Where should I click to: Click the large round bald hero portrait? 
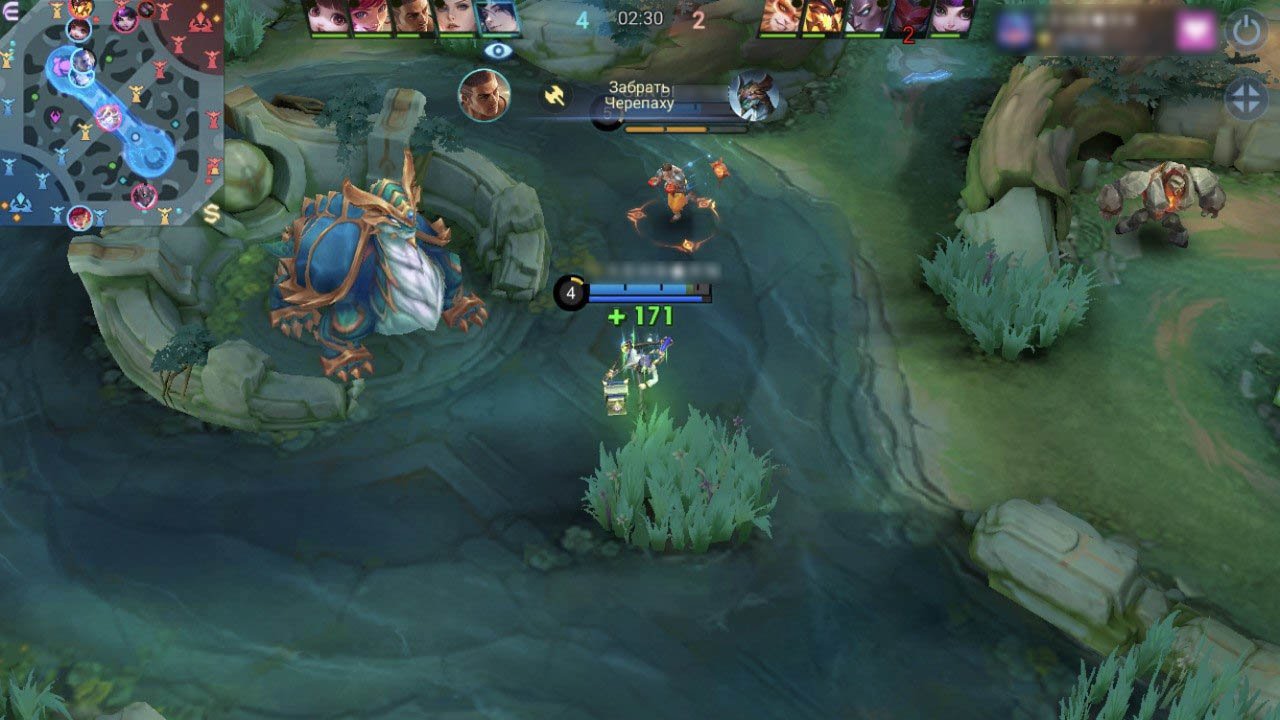pyautogui.click(x=484, y=95)
